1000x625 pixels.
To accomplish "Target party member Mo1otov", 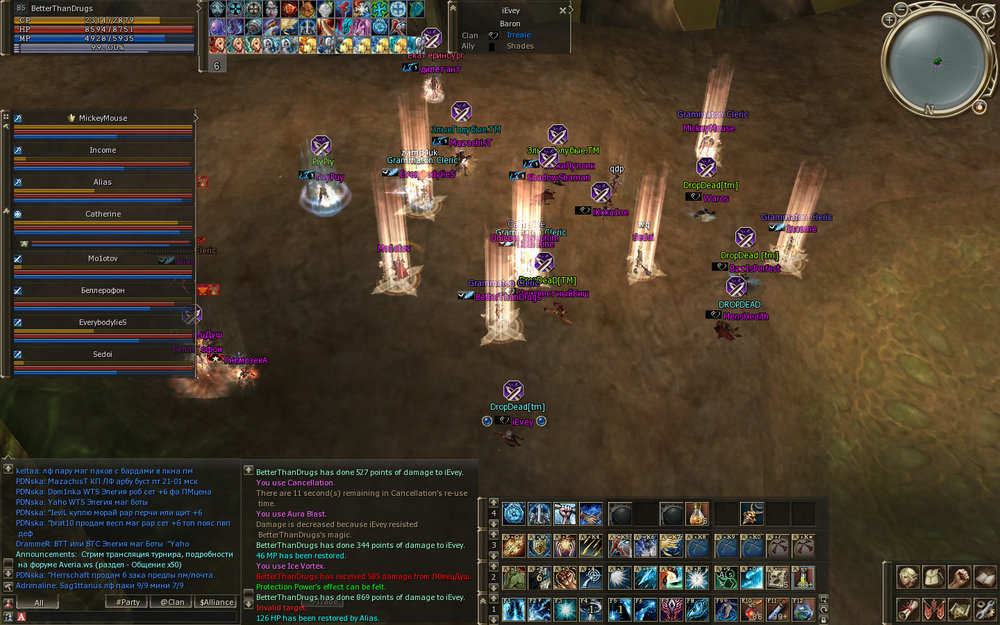I will click(103, 258).
